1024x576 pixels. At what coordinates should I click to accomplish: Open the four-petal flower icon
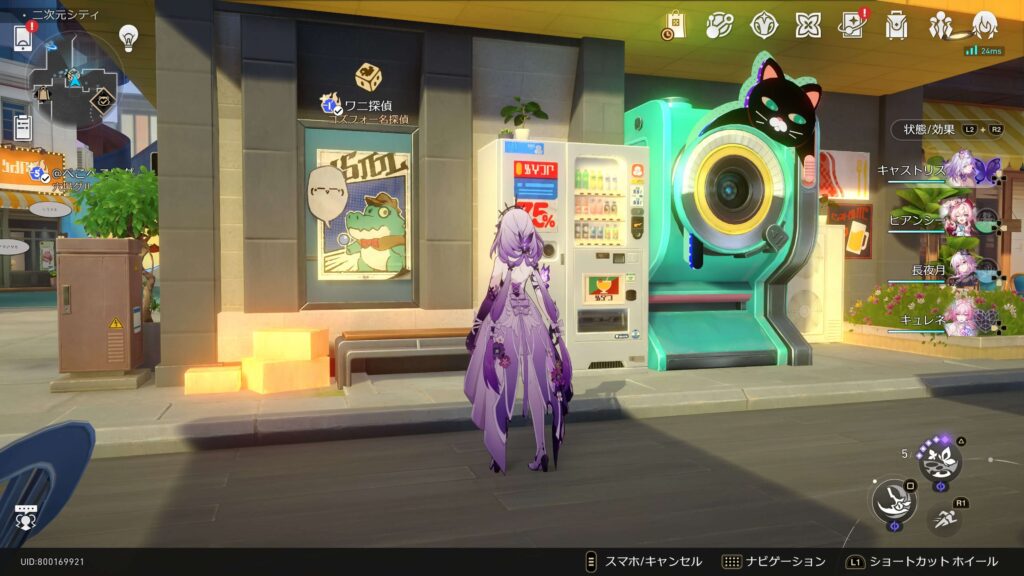[x=808, y=25]
